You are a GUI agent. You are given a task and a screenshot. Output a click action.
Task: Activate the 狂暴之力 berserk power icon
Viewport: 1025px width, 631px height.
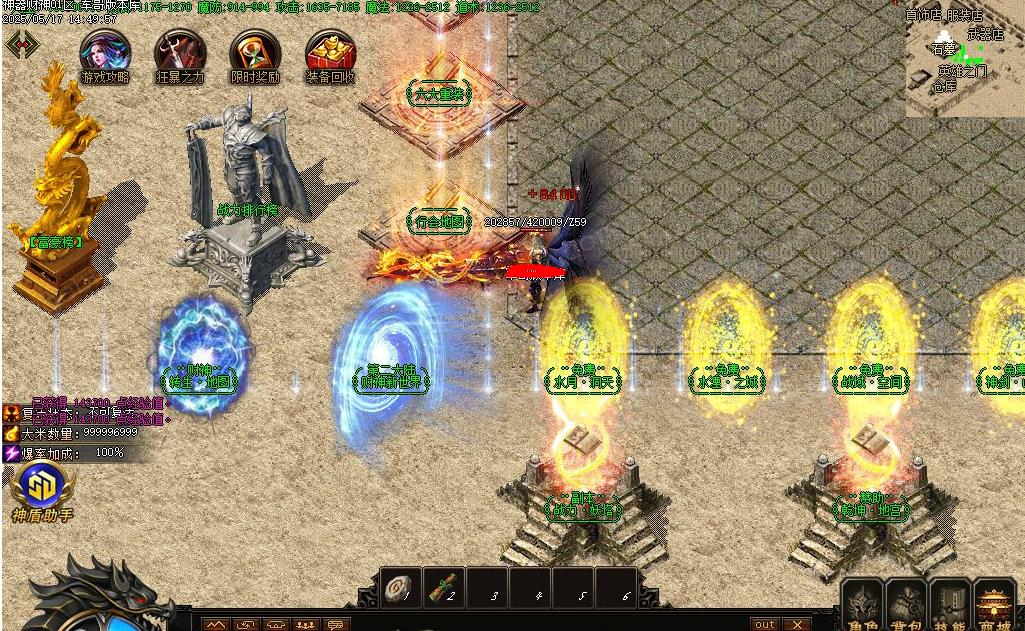click(x=180, y=54)
